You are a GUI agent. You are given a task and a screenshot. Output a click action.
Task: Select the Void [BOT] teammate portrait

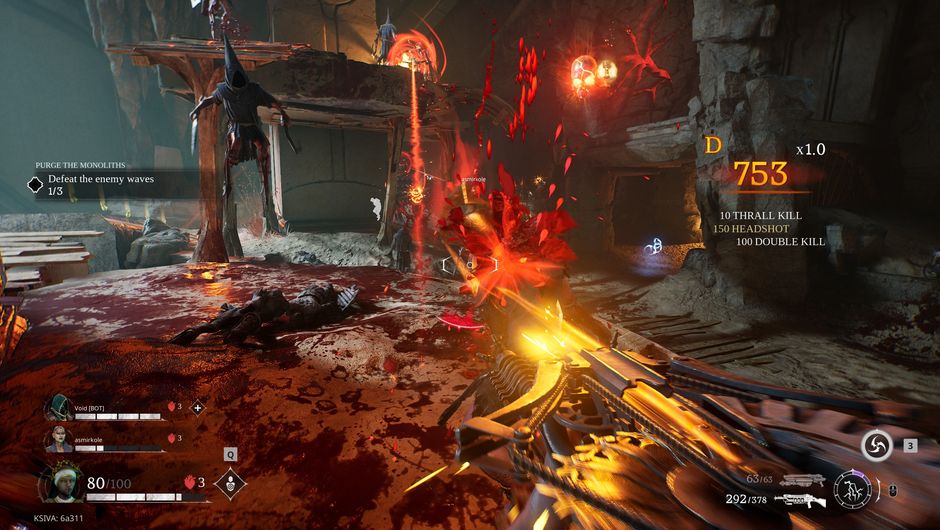coord(57,408)
